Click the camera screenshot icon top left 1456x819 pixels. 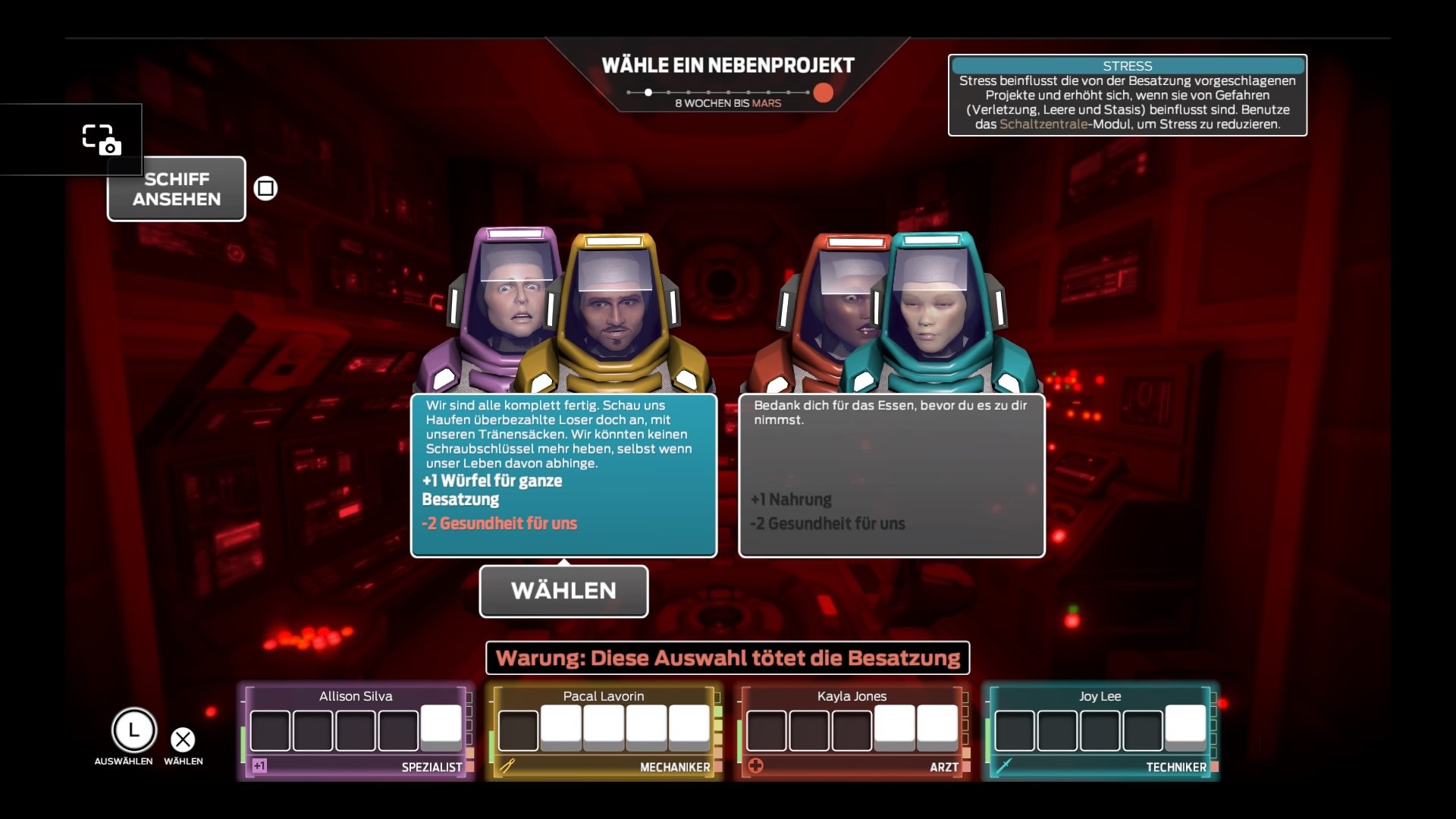coord(102,140)
